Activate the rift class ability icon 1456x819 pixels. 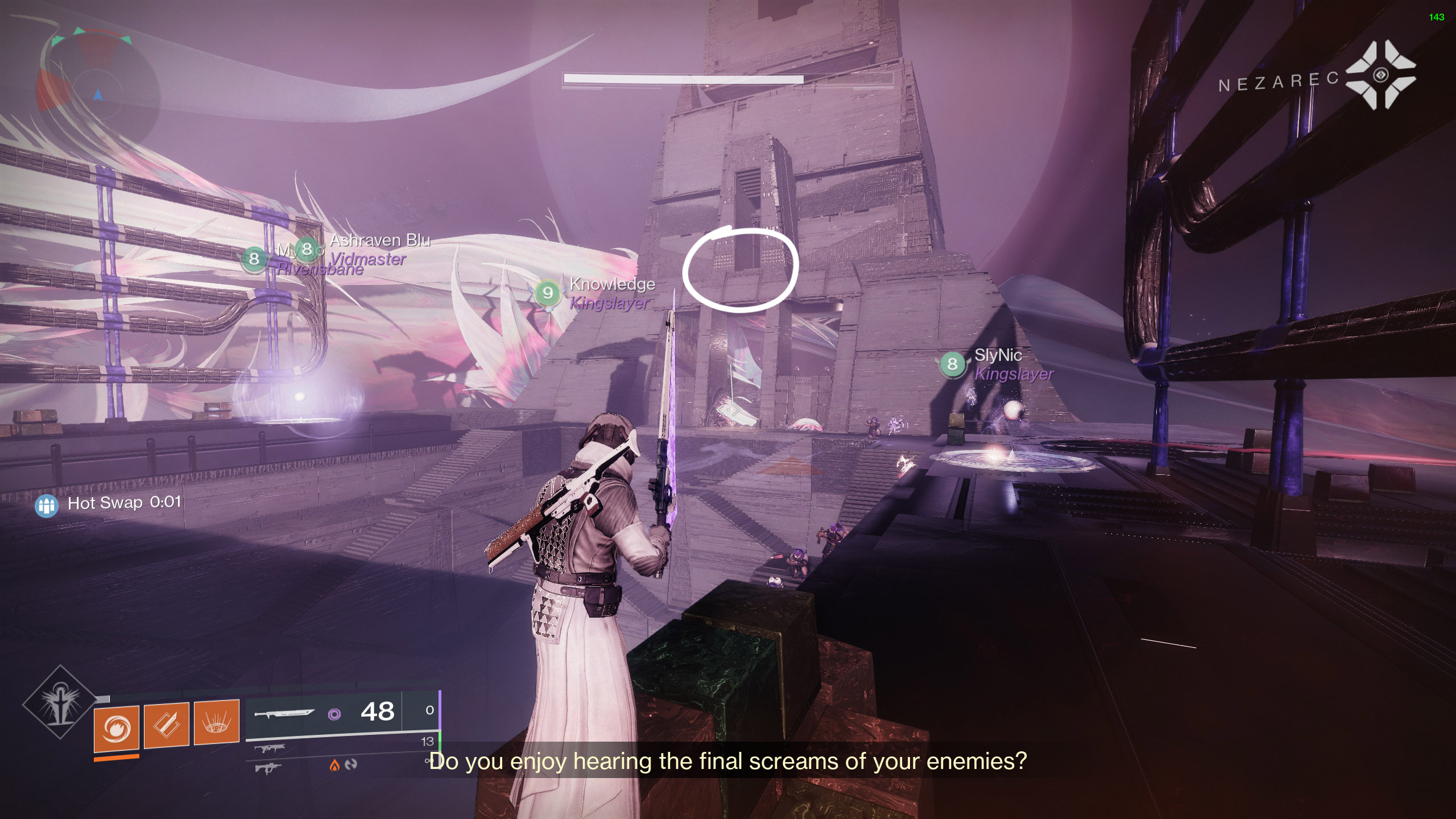(x=217, y=722)
